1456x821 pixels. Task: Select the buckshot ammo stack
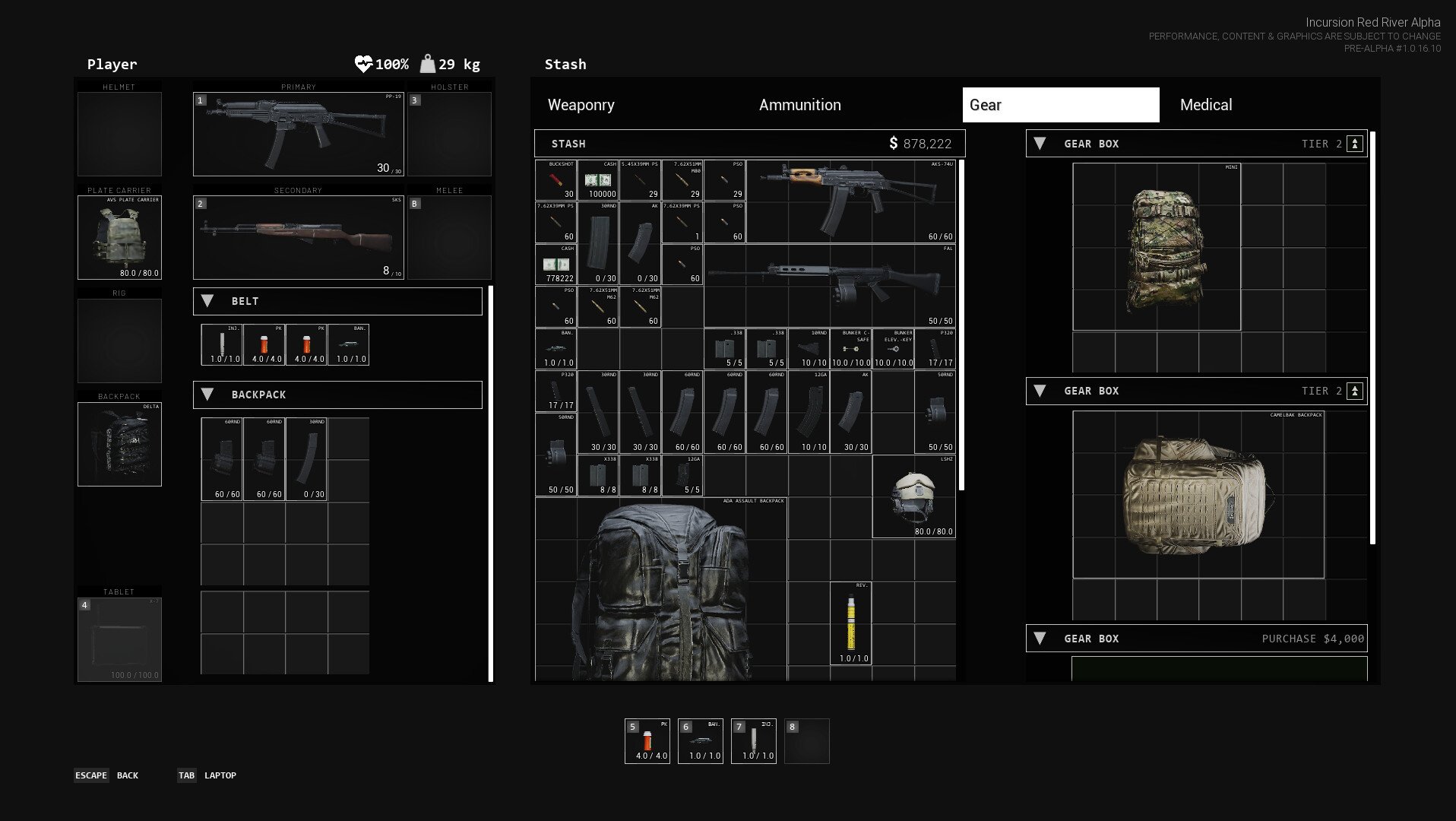(555, 180)
